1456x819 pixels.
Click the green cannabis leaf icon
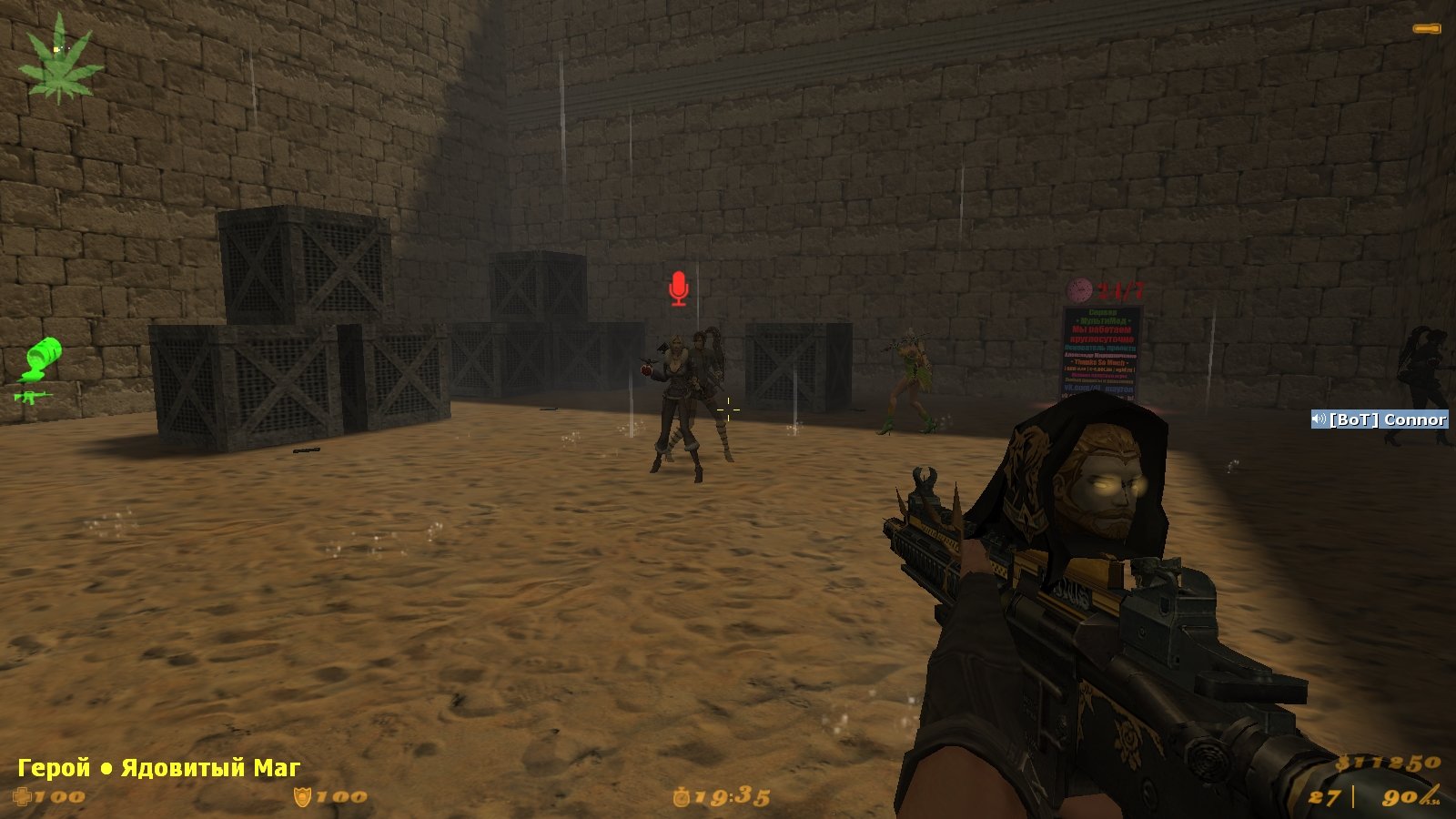(61, 61)
